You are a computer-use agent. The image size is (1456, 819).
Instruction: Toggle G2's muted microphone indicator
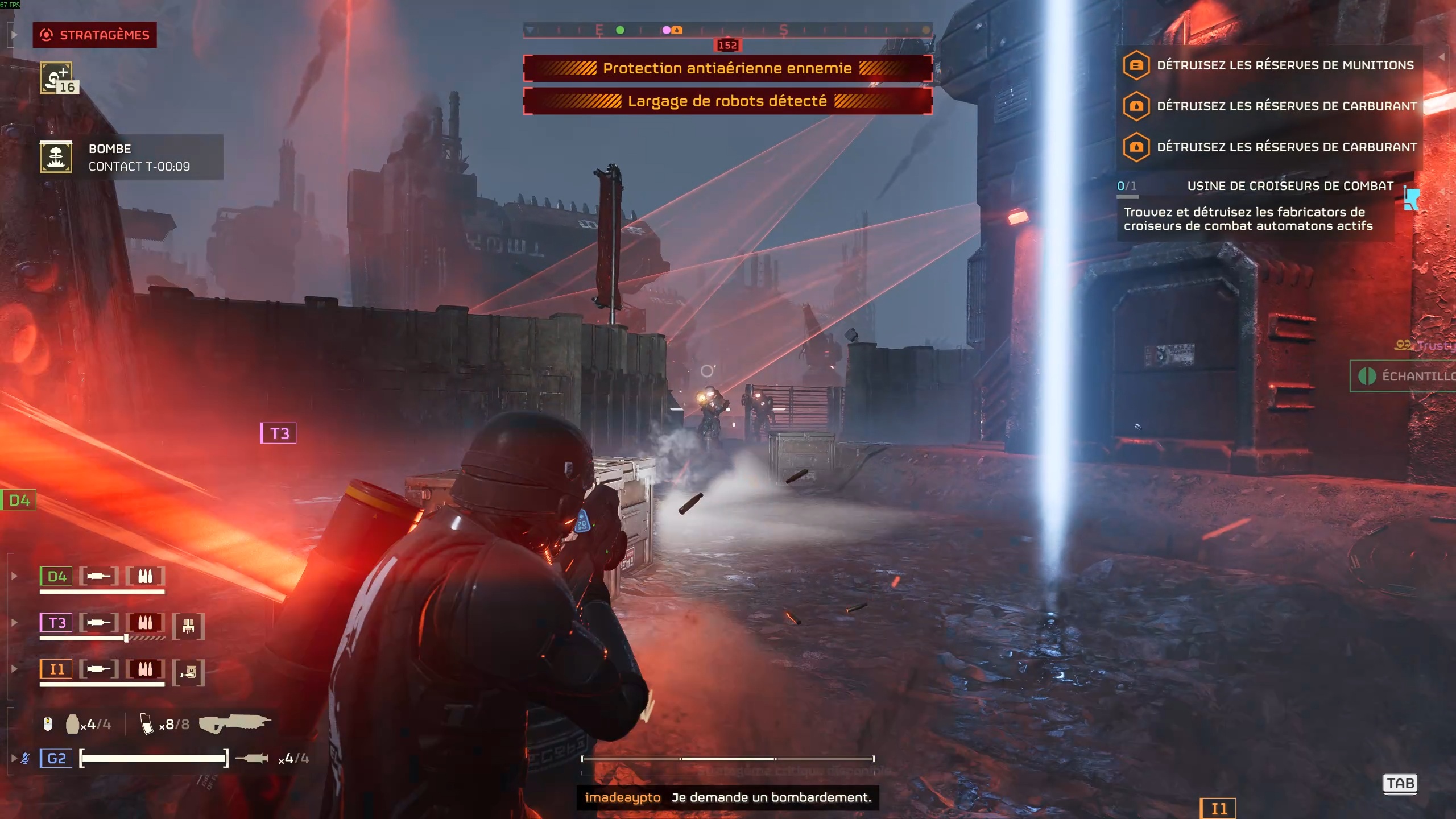coord(26,758)
